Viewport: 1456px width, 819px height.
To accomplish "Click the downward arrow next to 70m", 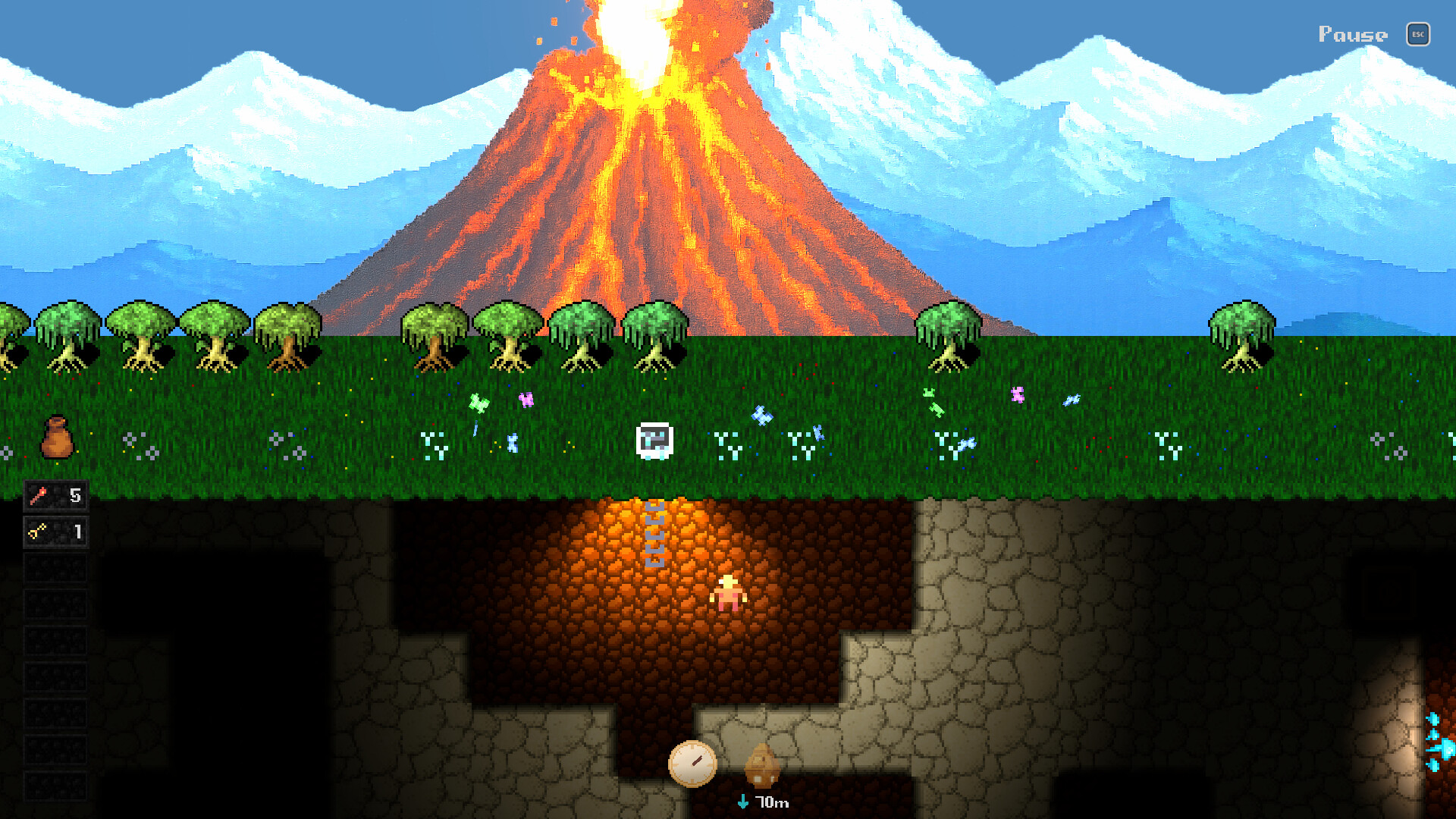I will click(x=743, y=800).
